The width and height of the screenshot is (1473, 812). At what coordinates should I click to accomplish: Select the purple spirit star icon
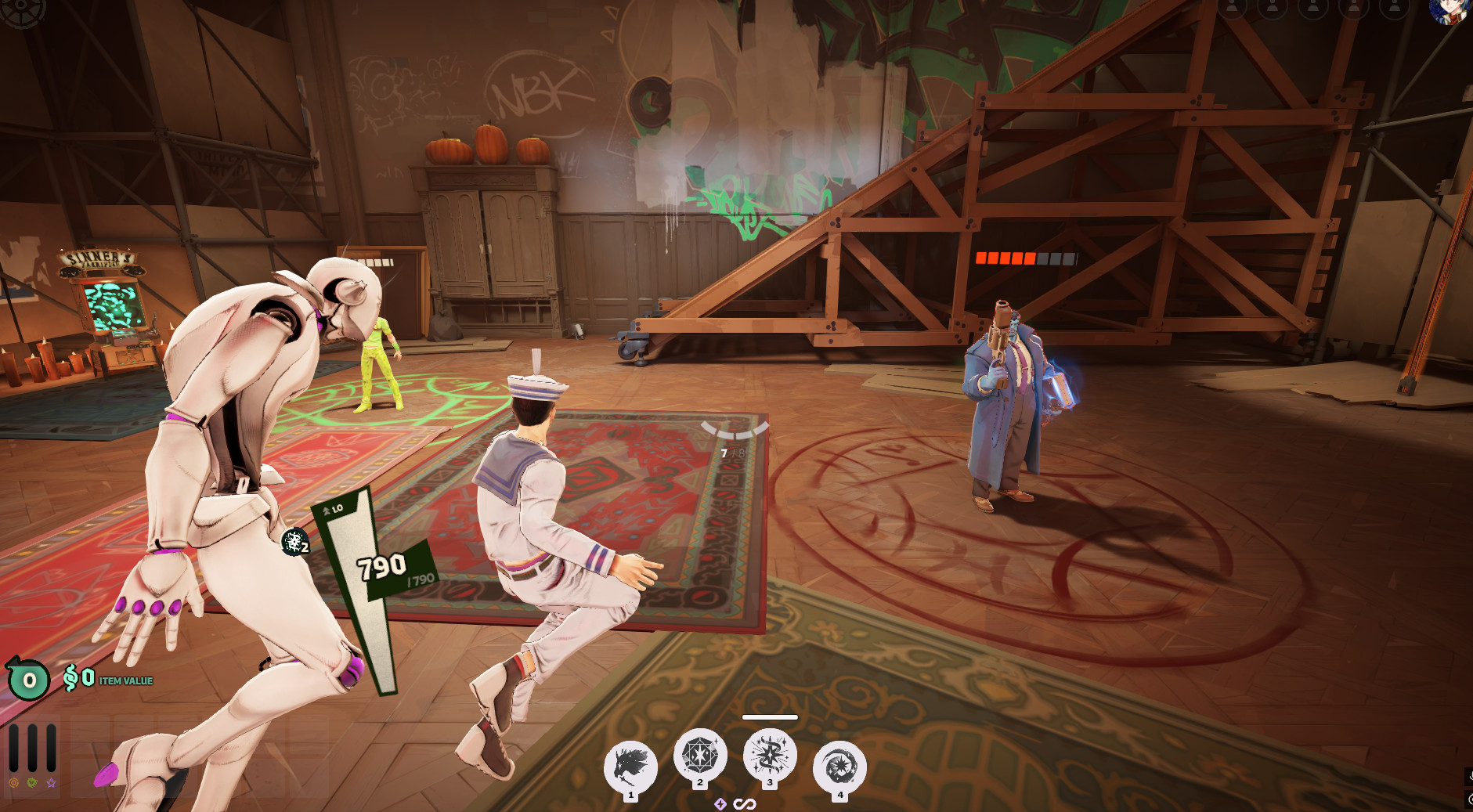point(51,782)
